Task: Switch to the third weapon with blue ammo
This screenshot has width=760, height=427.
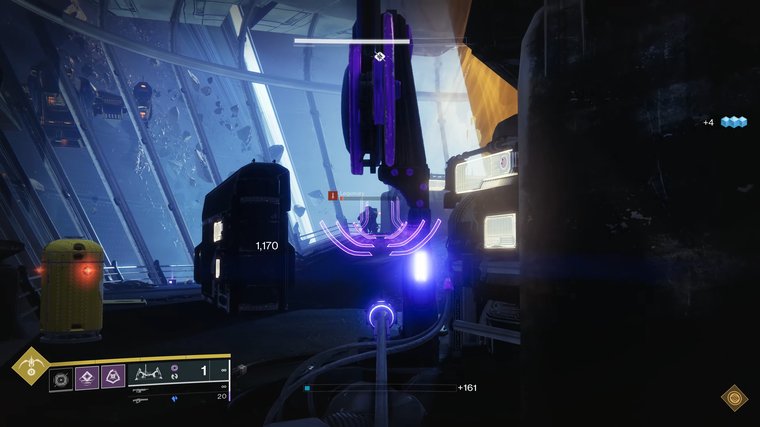Action: [x=141, y=397]
